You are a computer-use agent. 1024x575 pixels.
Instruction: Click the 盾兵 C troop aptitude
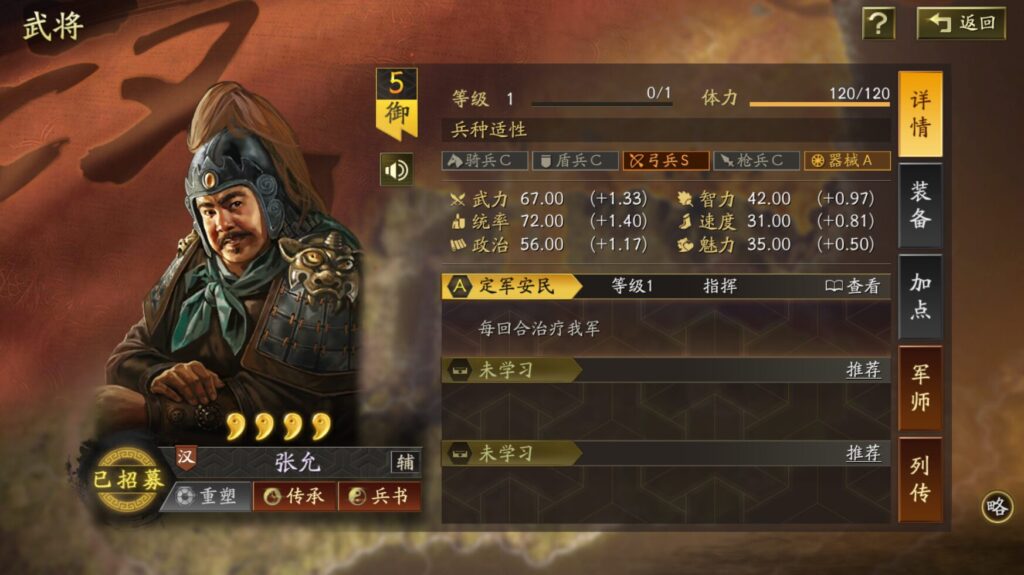[574, 160]
